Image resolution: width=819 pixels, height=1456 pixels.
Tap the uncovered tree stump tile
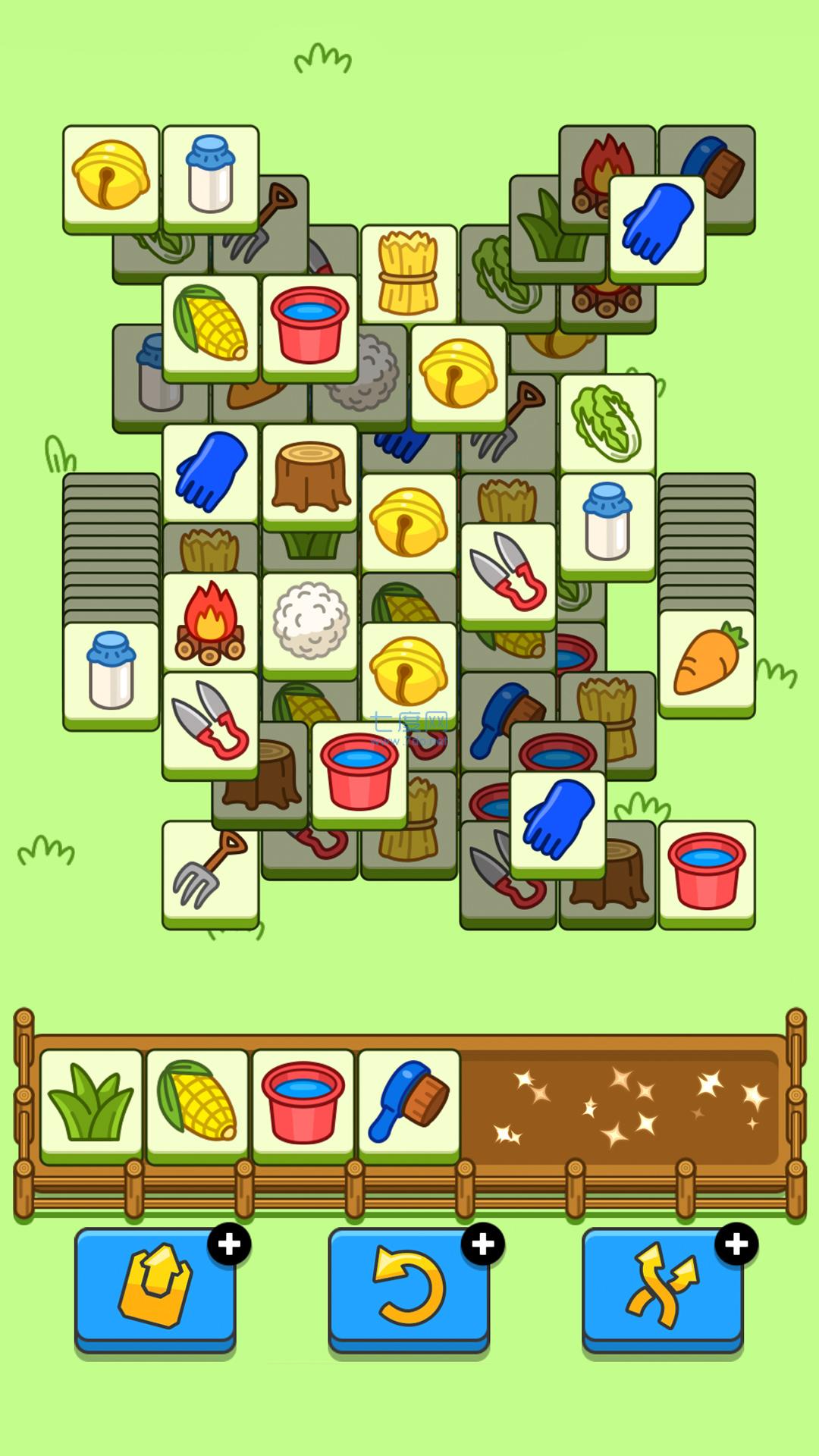[x=309, y=475]
